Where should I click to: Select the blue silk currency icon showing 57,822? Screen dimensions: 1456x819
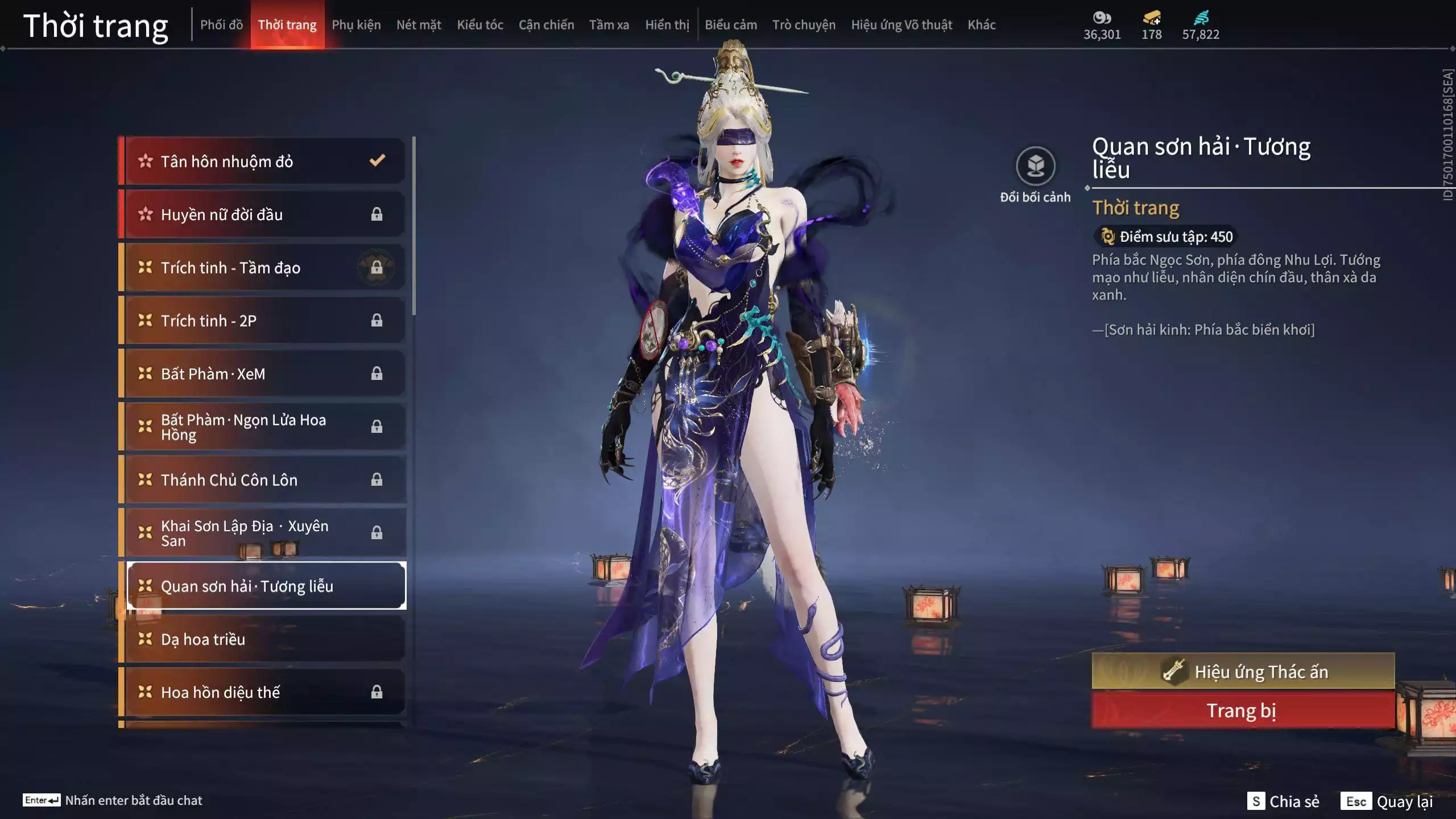[x=1202, y=18]
